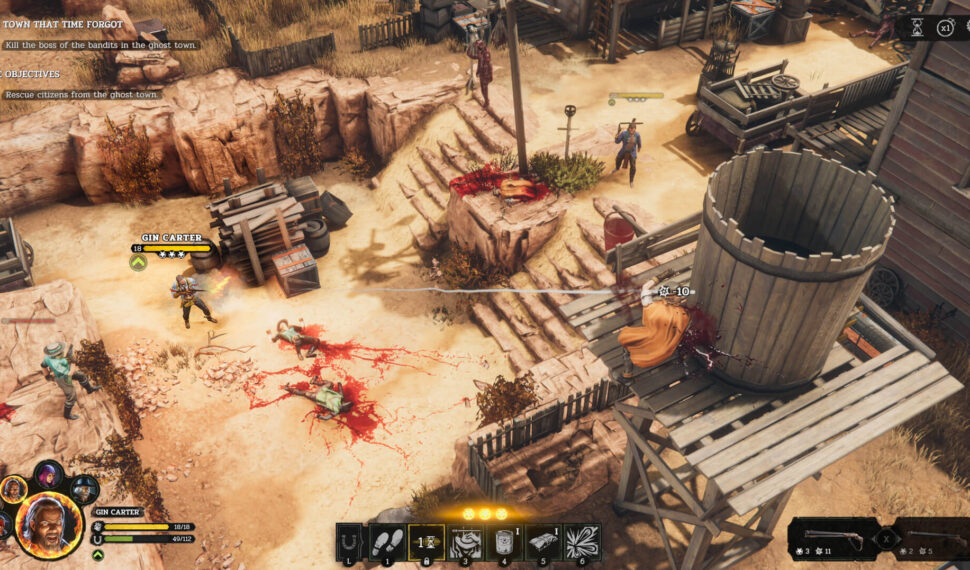
Task: Toggle the x1 game speed button
Action: coord(944,28)
